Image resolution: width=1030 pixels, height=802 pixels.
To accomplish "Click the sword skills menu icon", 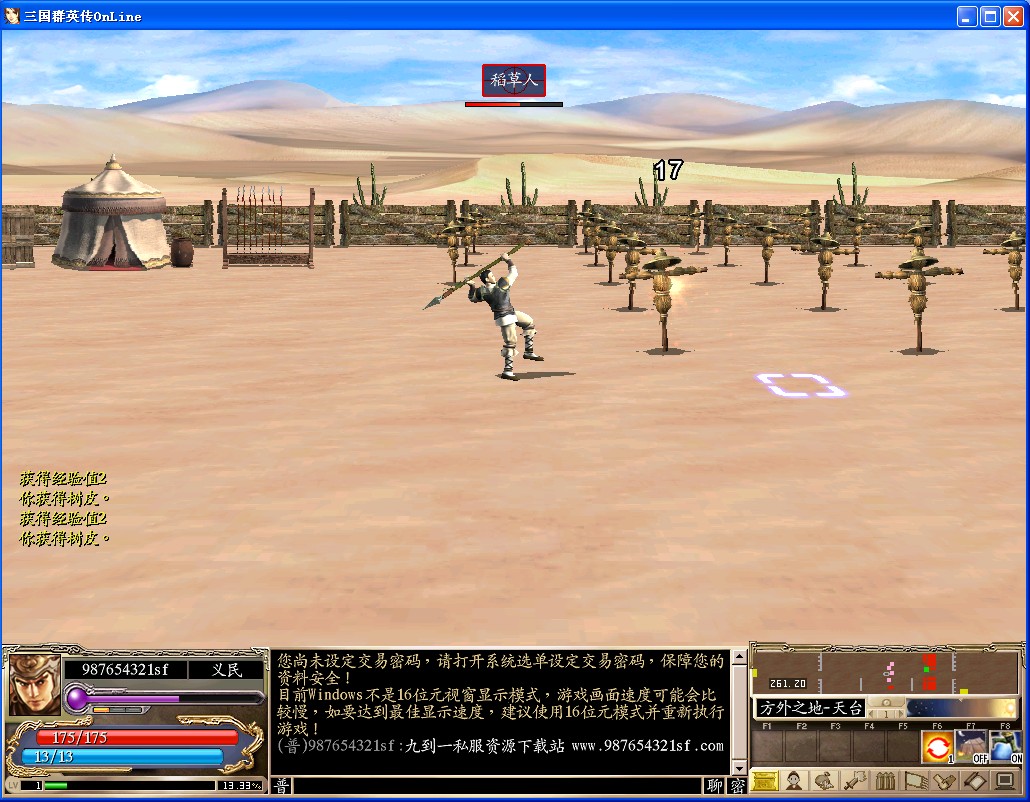I will click(x=855, y=781).
